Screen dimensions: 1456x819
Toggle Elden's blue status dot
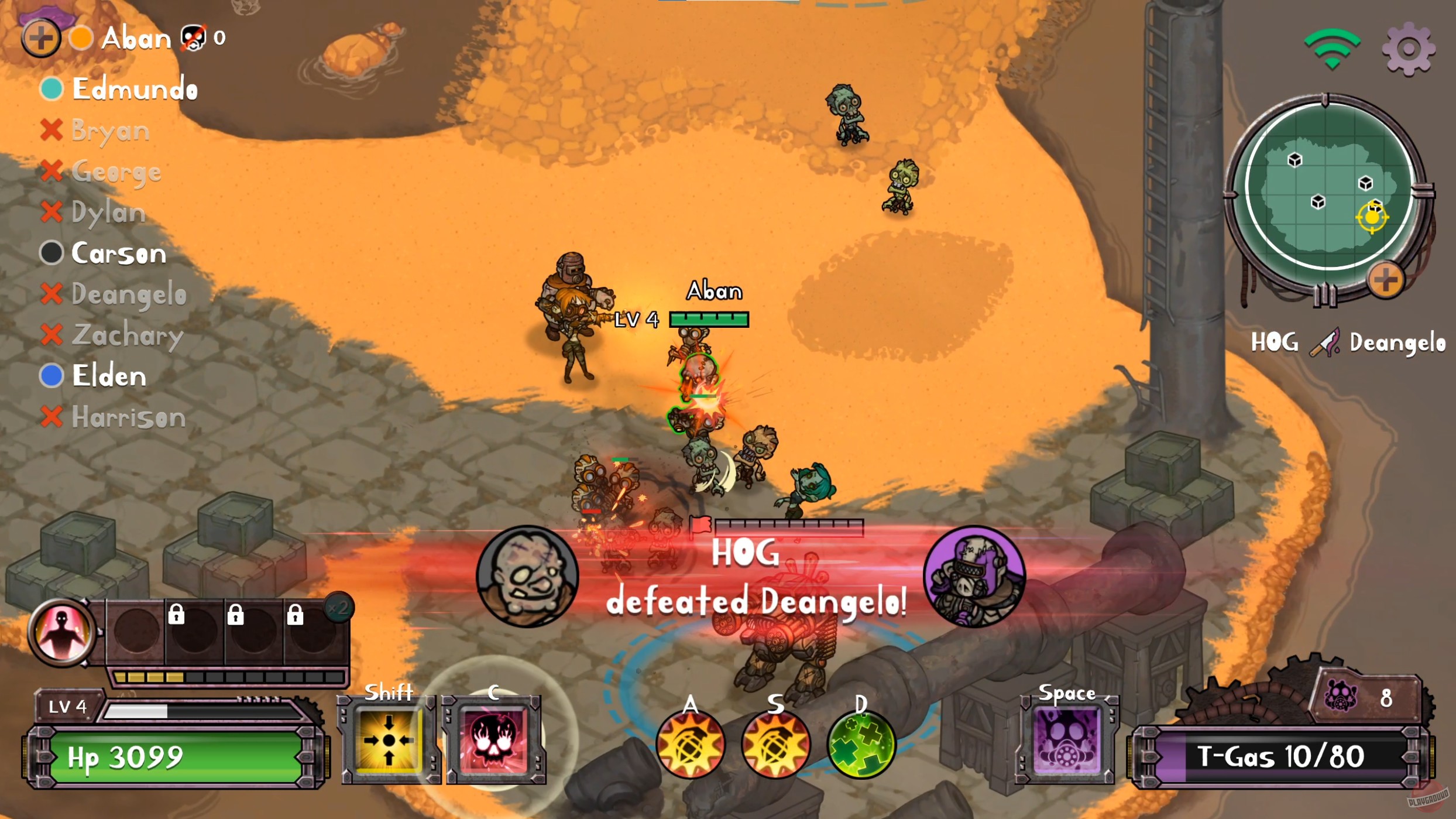[x=50, y=376]
